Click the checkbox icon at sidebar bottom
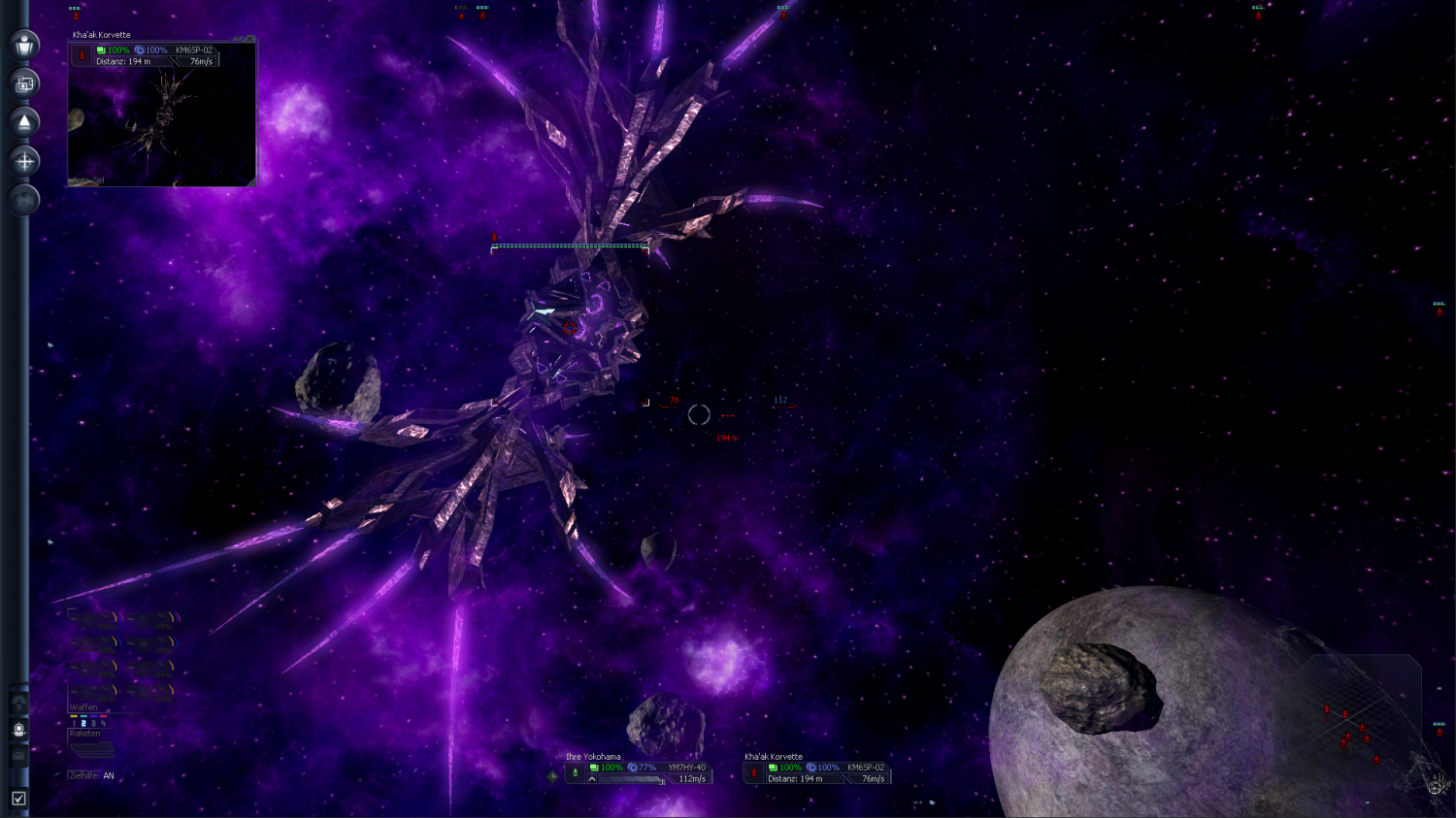1456x818 pixels. pos(18,799)
